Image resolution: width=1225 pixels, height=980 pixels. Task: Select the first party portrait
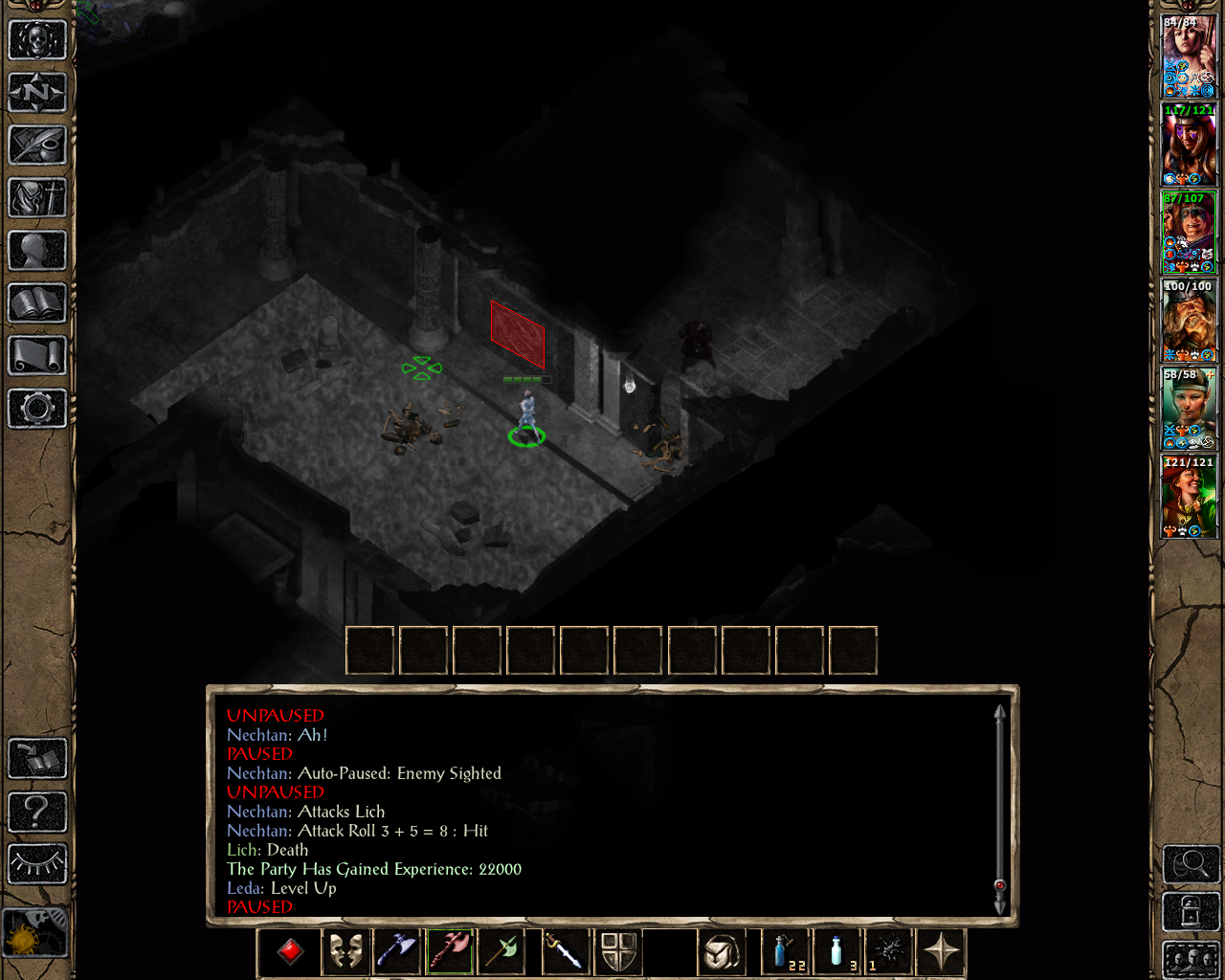coord(1189,56)
